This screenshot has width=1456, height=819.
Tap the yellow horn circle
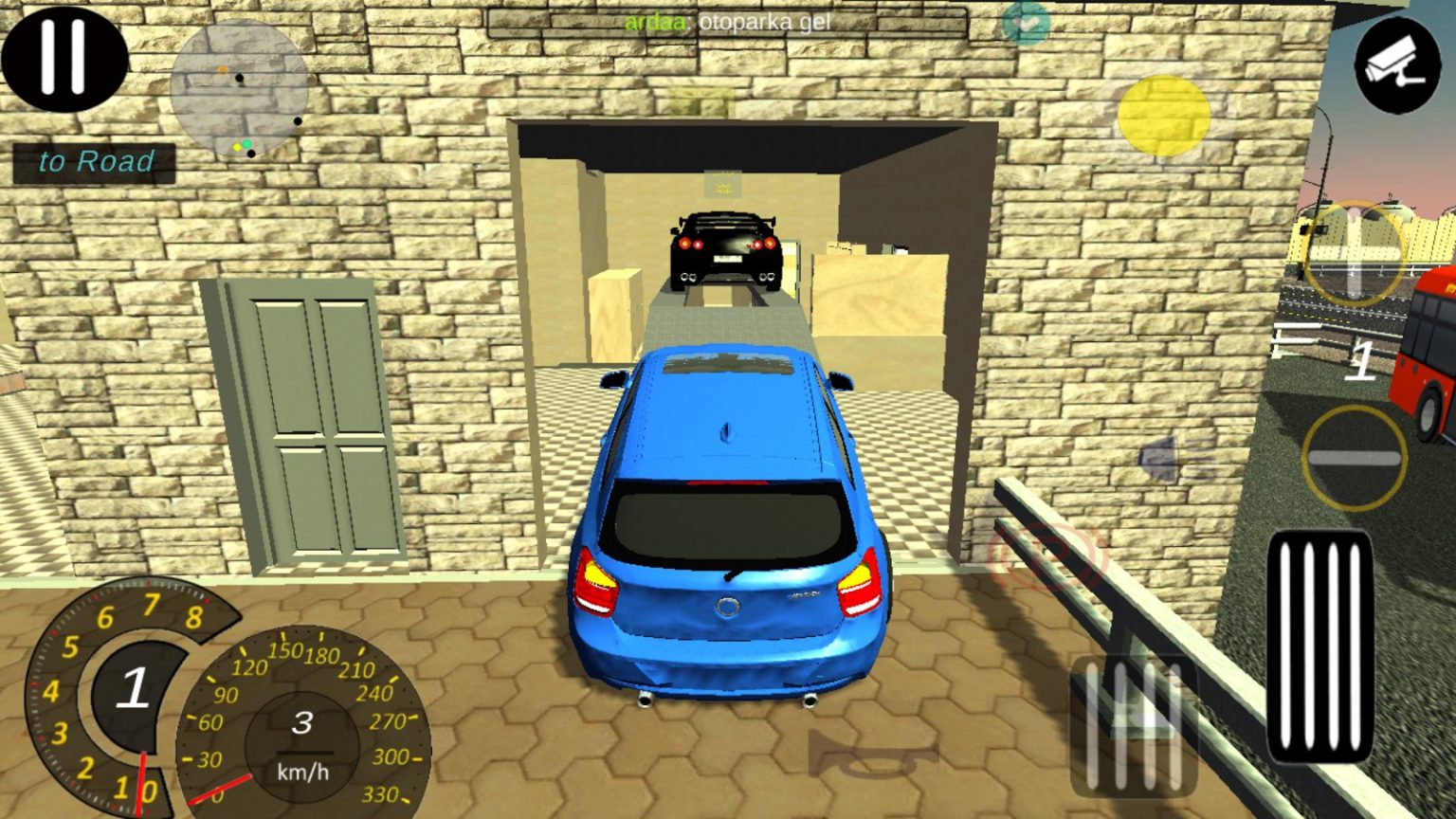click(x=1163, y=116)
